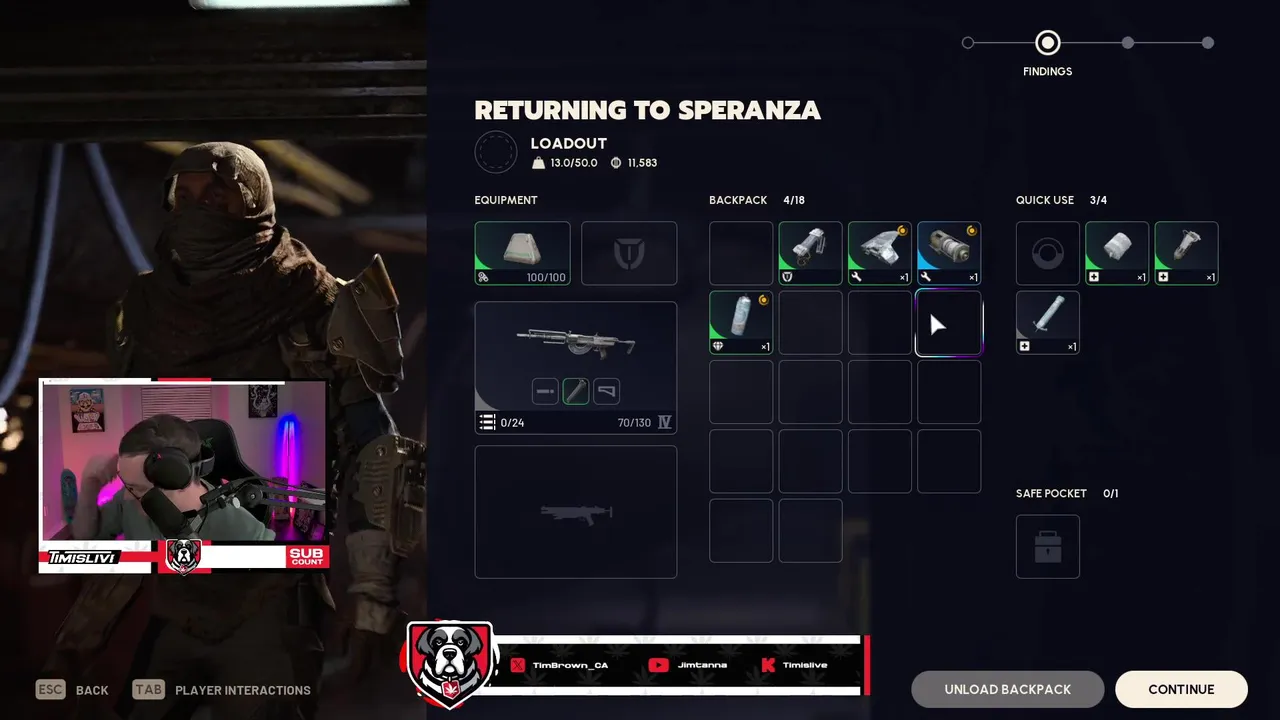Select the rifle's stock attachment slot

point(607,391)
